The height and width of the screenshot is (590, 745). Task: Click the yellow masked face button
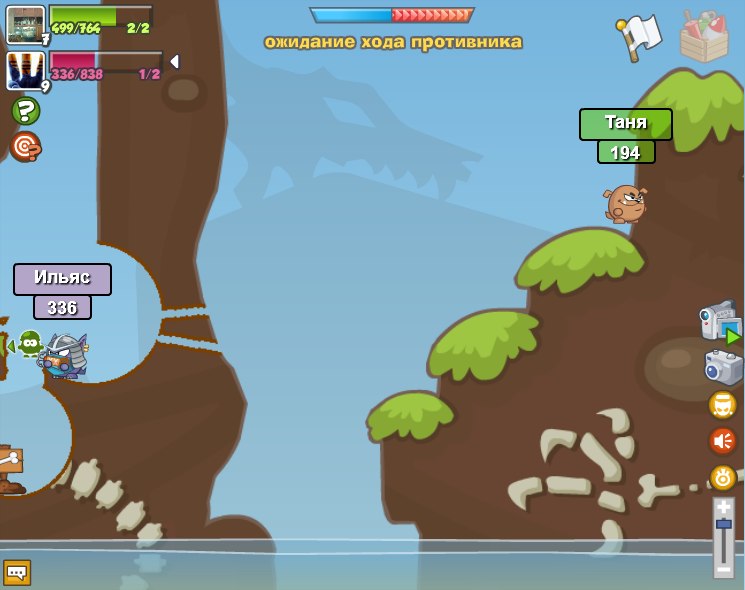723,405
